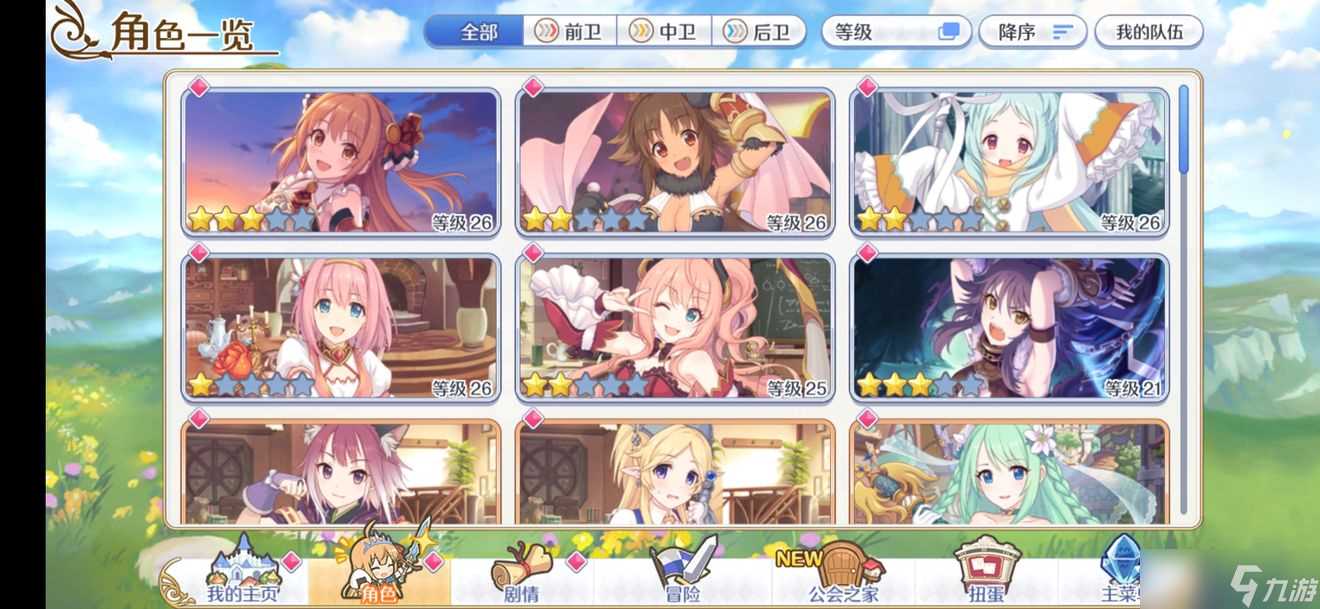The height and width of the screenshot is (609, 1320).
Task: Choose the brown-haired horned character card
Action: (x=674, y=163)
